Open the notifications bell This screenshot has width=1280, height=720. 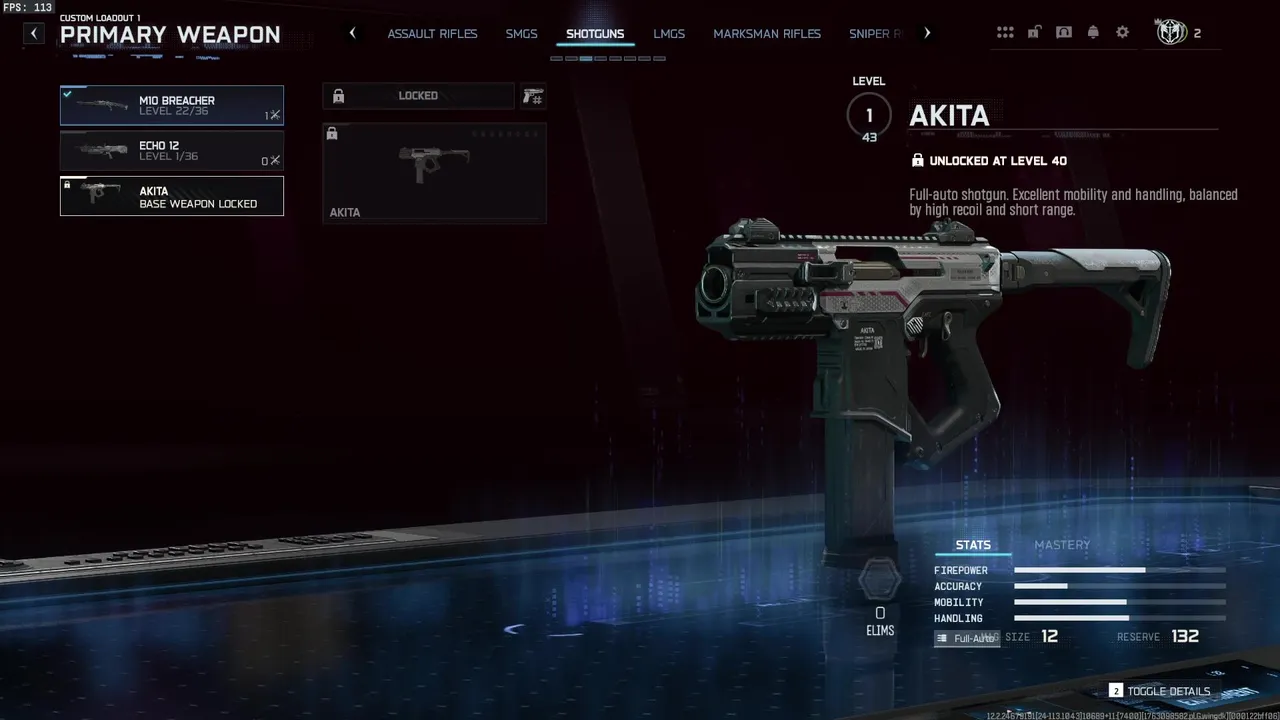click(x=1093, y=33)
